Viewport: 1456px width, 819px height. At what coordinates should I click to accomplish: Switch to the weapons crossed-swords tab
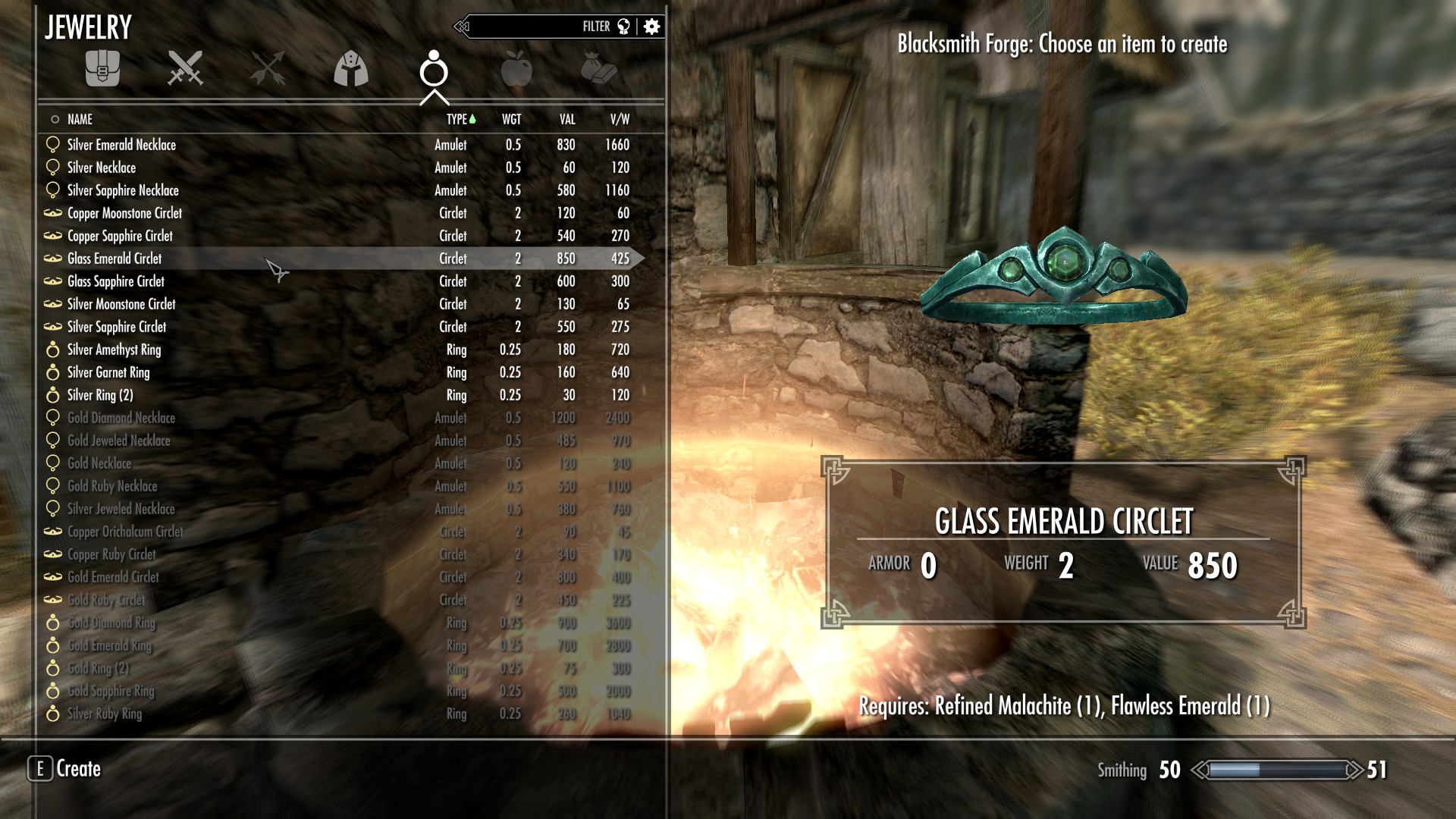tap(185, 68)
